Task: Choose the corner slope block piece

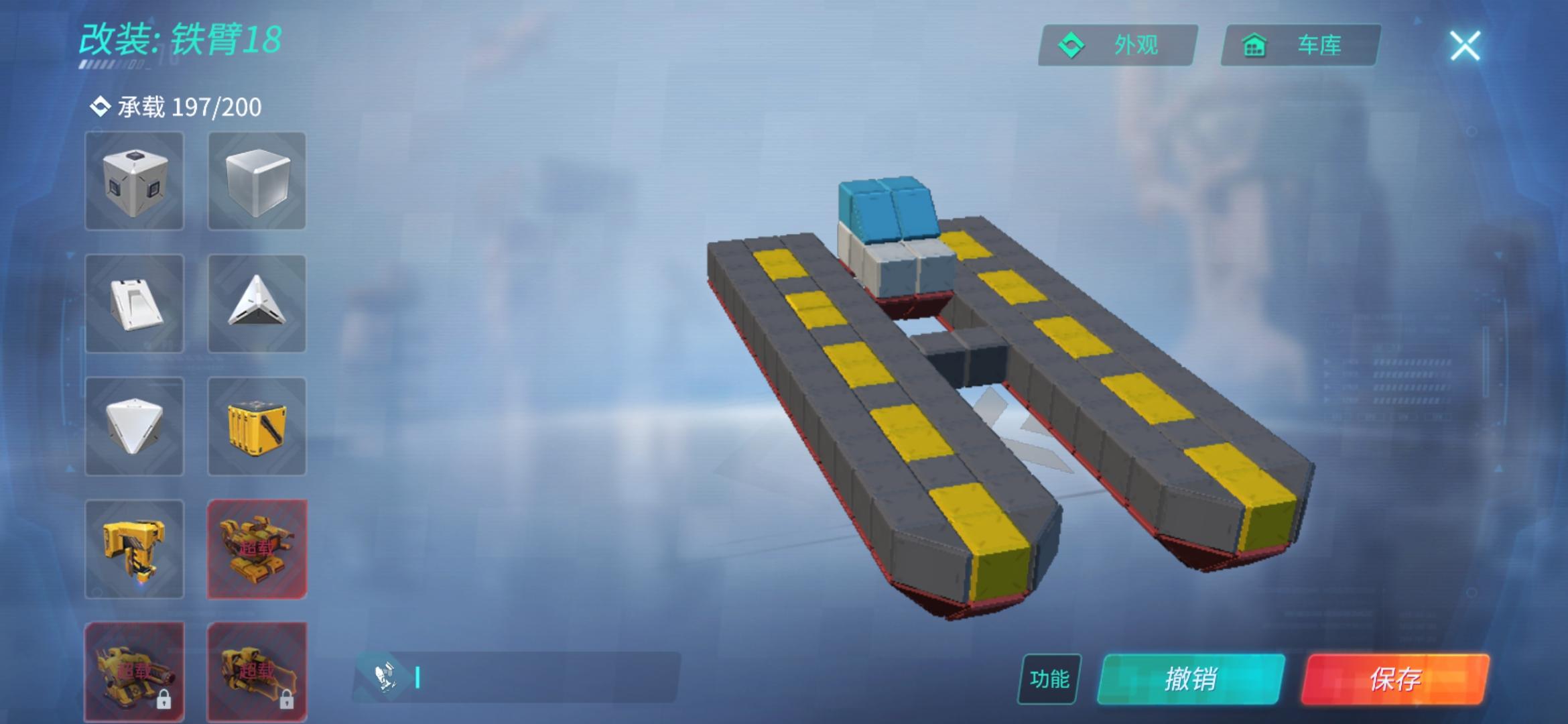Action: [257, 305]
